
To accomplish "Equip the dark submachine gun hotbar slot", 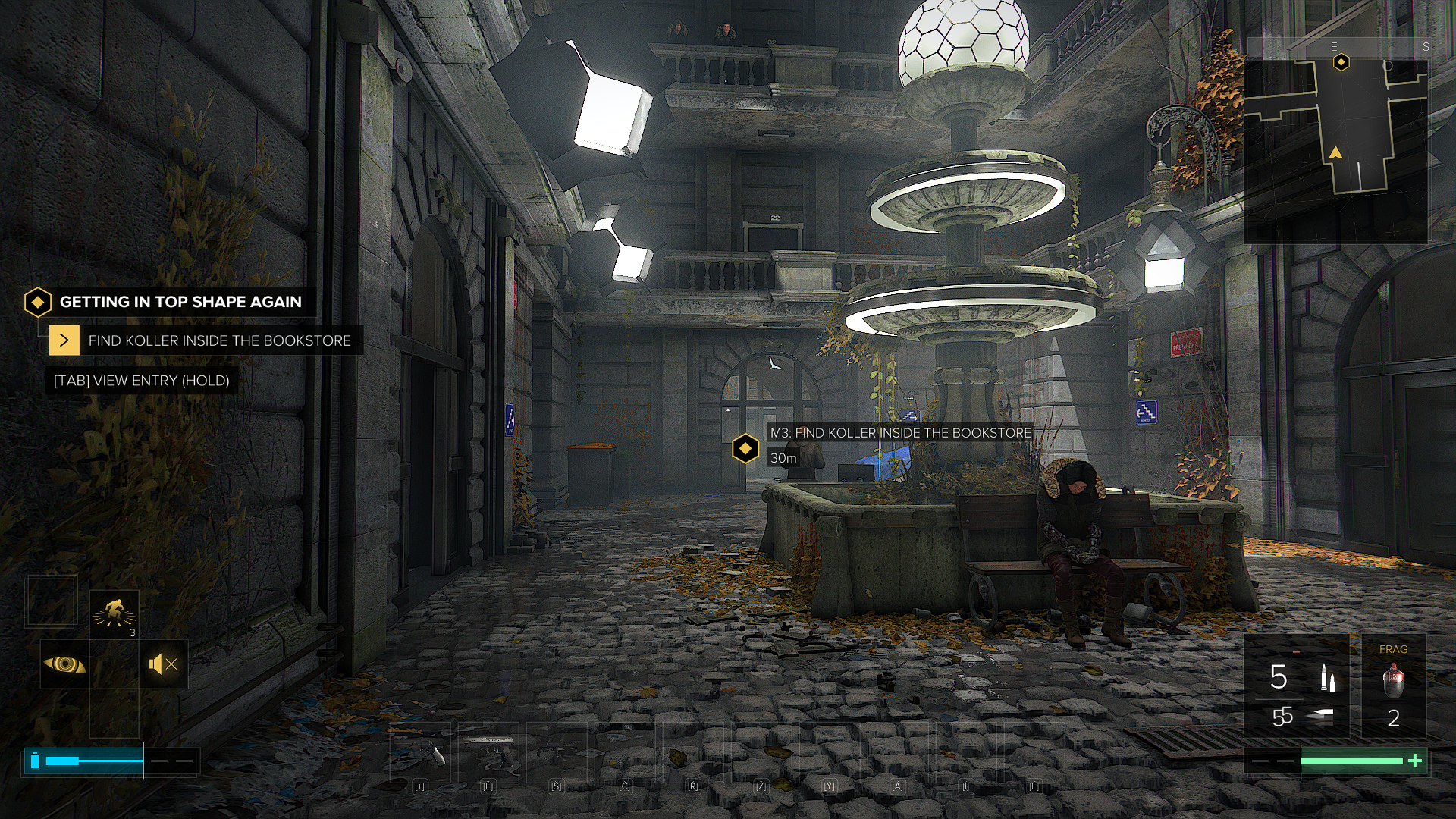I will pyautogui.click(x=557, y=752).
